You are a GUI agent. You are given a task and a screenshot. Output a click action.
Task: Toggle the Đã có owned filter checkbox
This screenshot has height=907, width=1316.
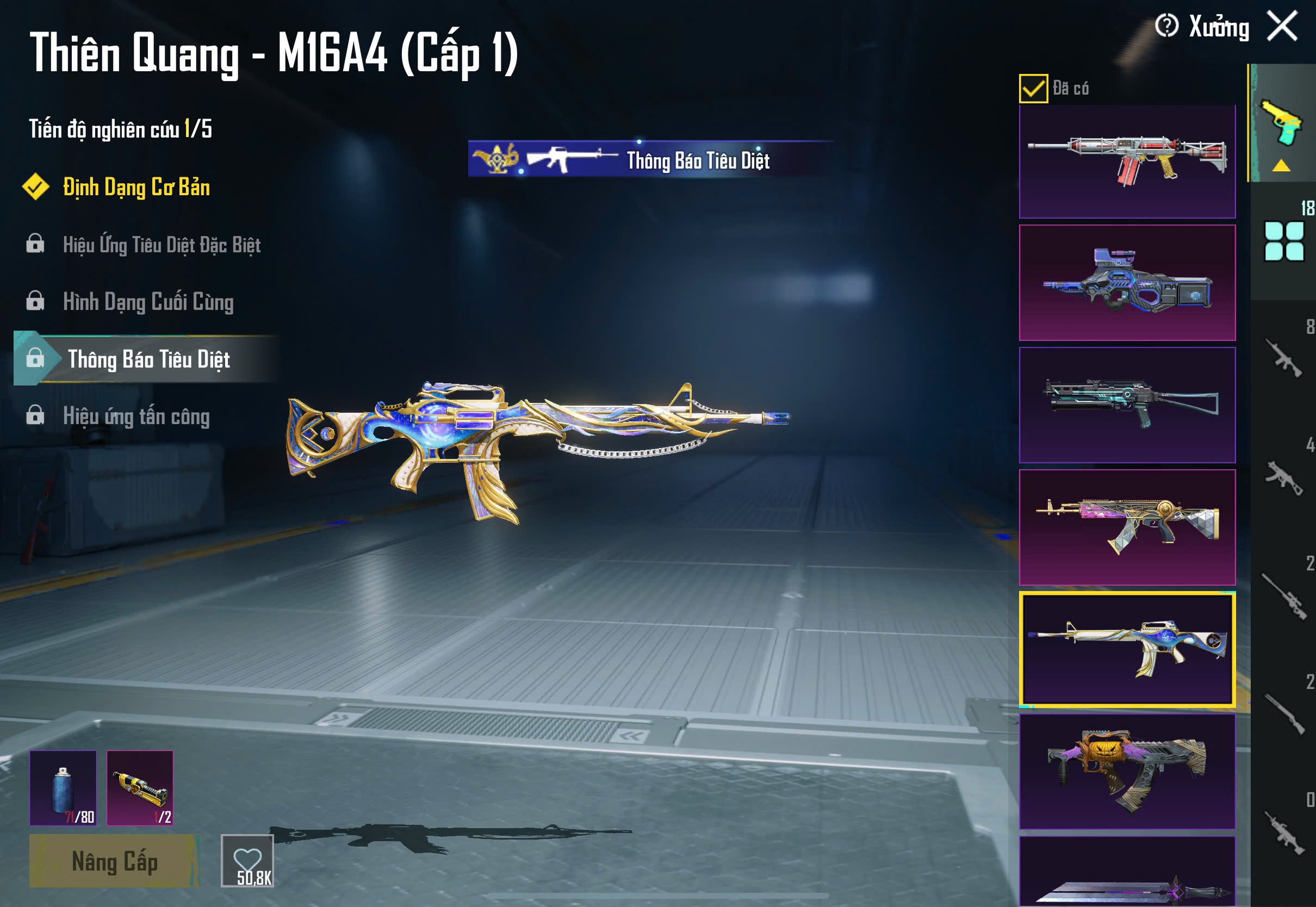(x=1033, y=89)
